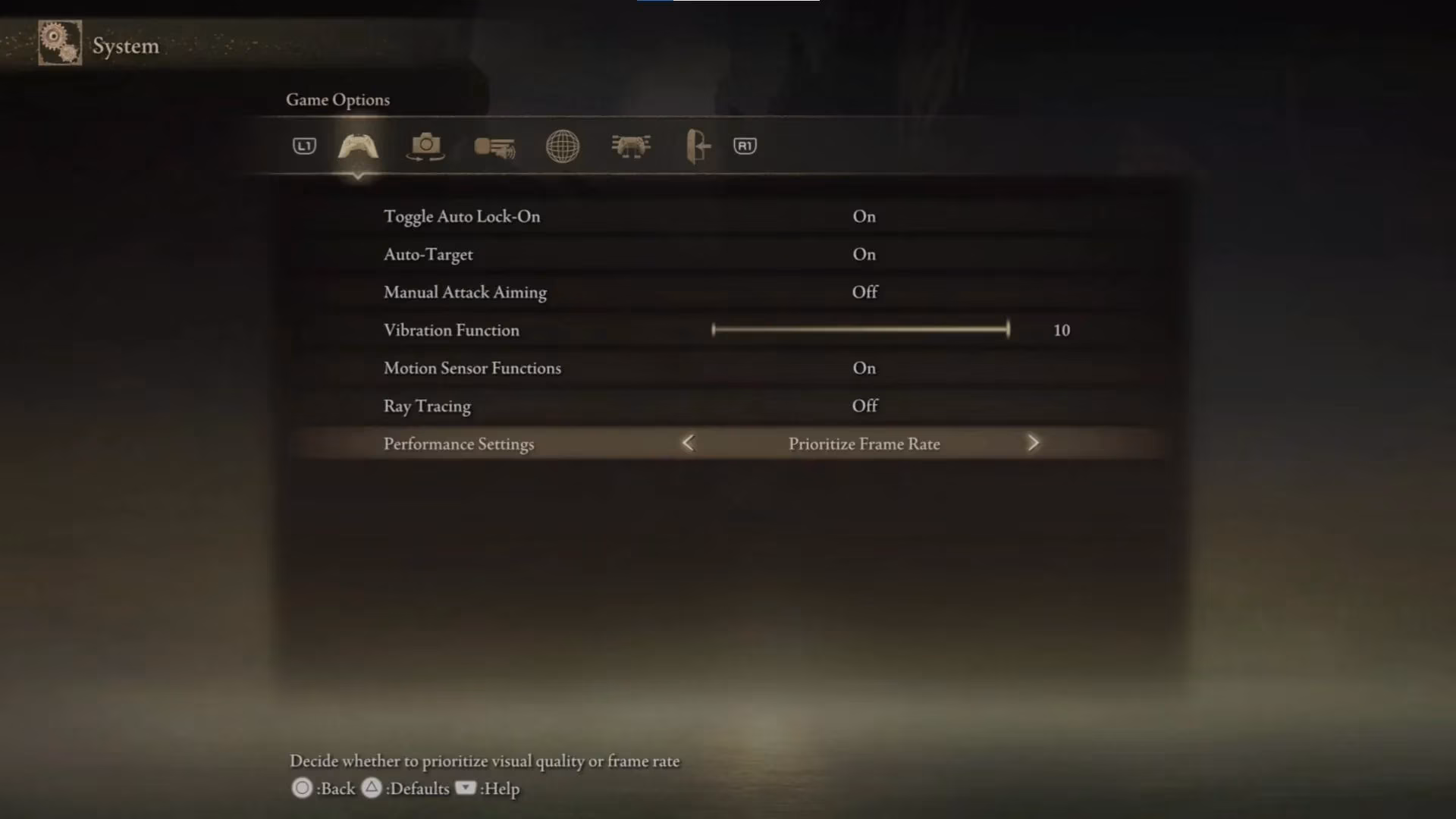Enable Manual Attack Aiming
The image size is (1456, 819).
864,292
